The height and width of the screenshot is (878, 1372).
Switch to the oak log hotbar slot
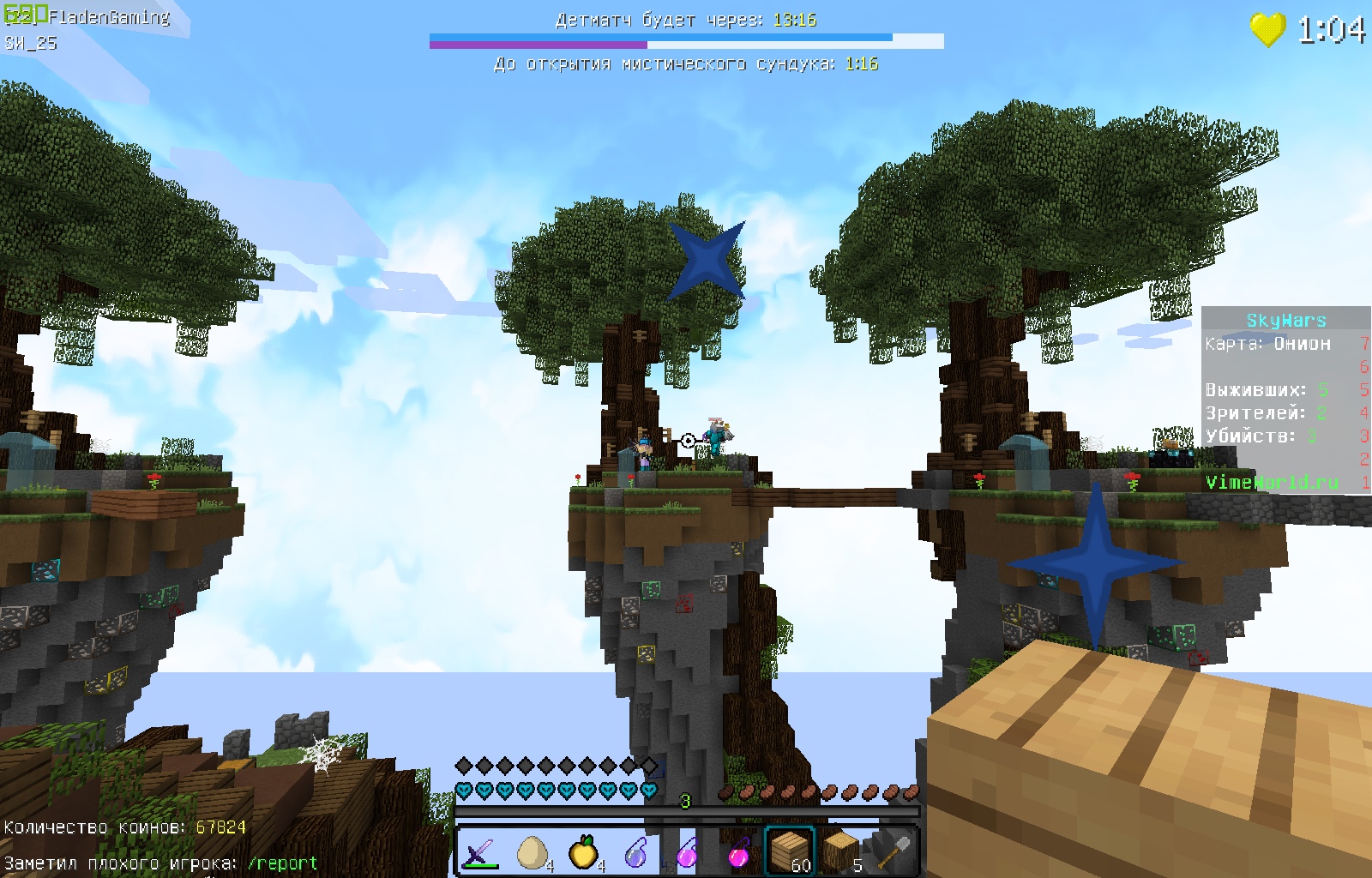(x=841, y=851)
